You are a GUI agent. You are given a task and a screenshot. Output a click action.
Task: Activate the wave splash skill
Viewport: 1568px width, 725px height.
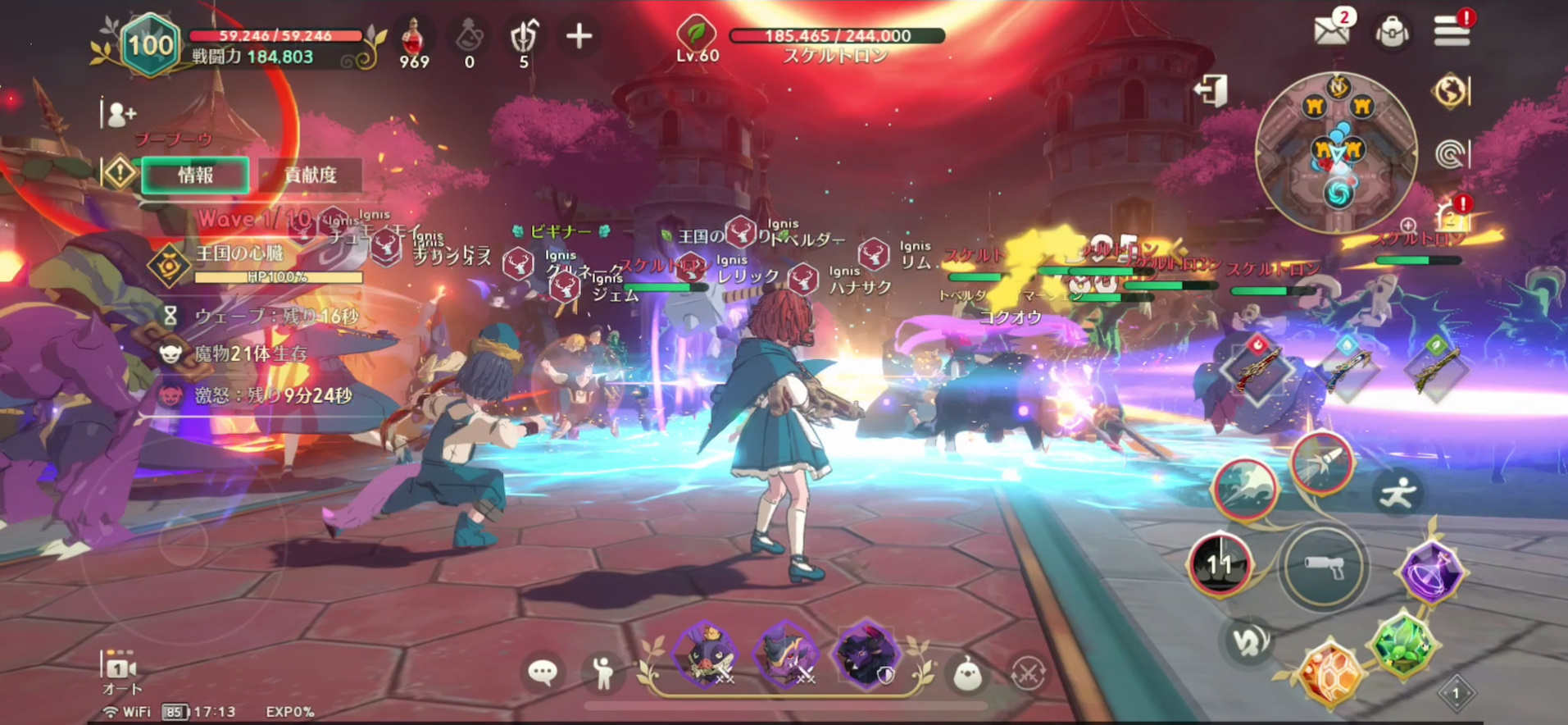pos(1244,489)
